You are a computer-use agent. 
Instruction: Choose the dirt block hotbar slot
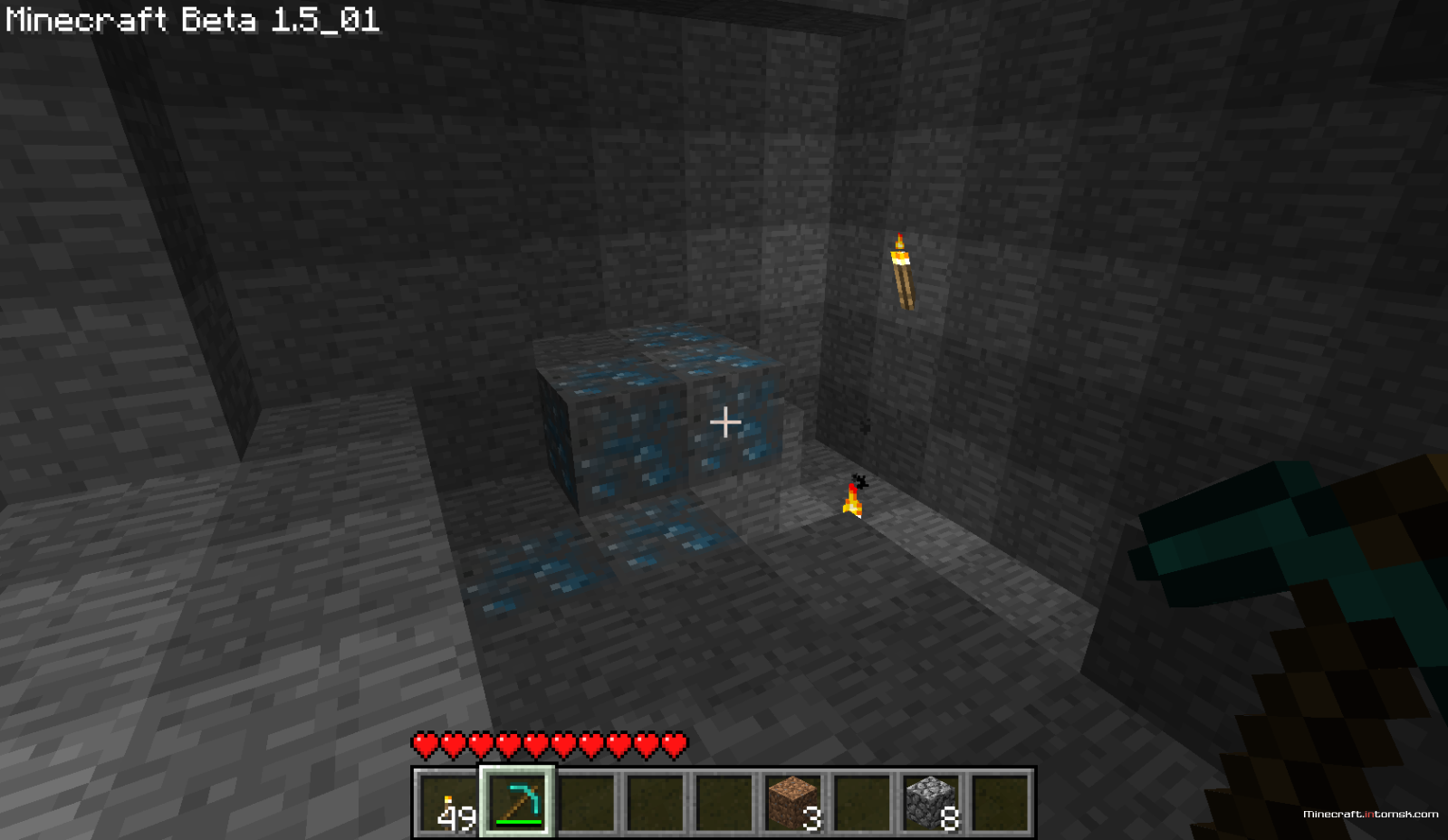click(x=793, y=803)
